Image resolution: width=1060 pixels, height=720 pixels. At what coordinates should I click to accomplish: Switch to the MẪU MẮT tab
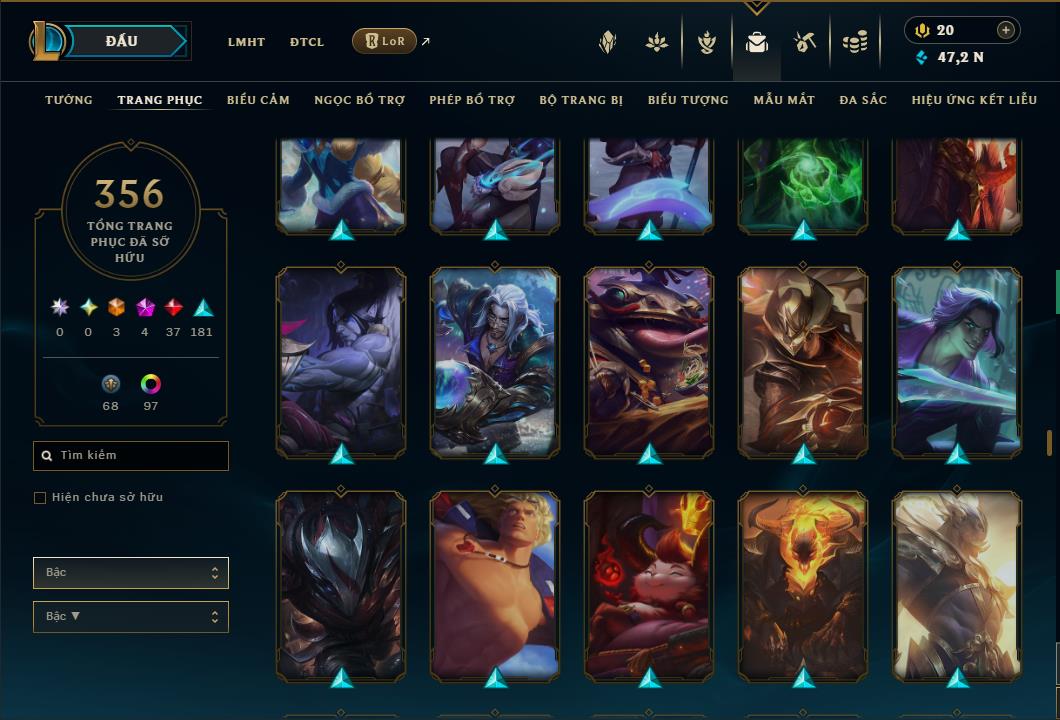pyautogui.click(x=784, y=100)
